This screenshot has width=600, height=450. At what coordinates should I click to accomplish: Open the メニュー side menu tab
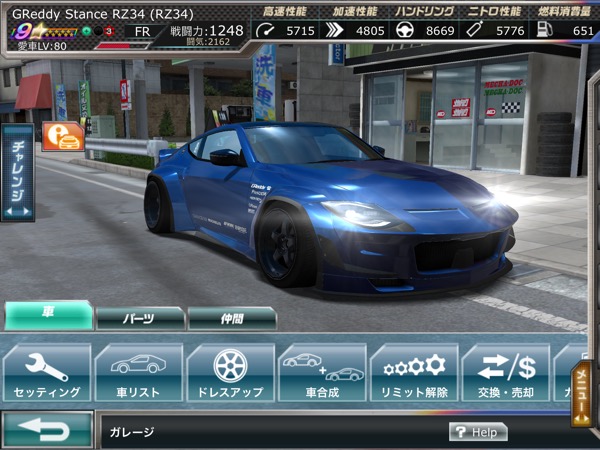pos(583,392)
